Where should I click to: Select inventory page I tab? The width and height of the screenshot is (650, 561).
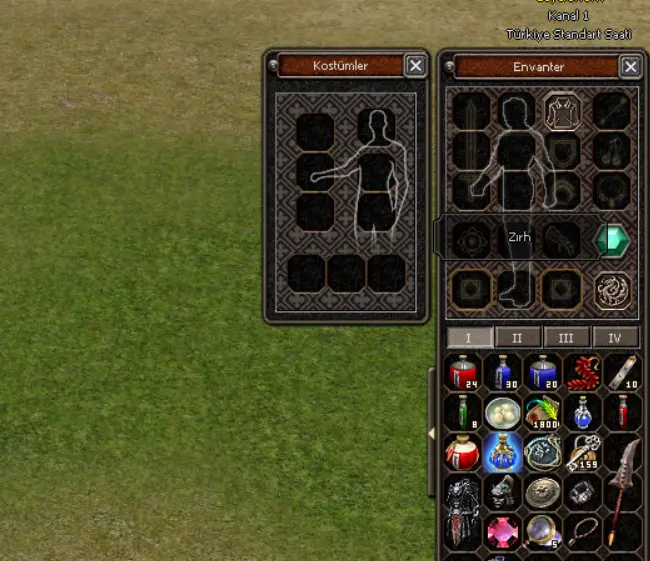(x=468, y=337)
